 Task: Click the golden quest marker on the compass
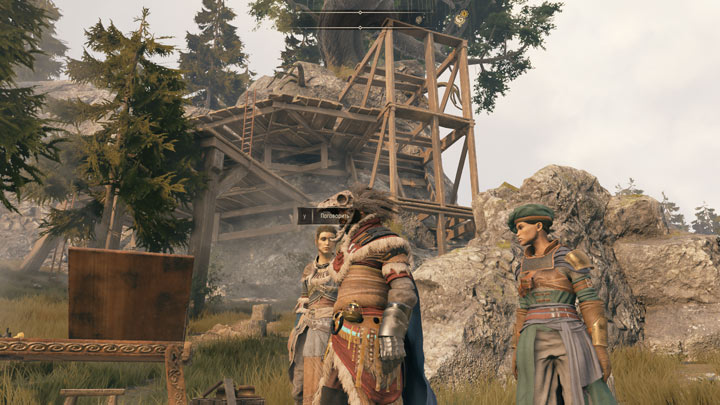coord(461,17)
